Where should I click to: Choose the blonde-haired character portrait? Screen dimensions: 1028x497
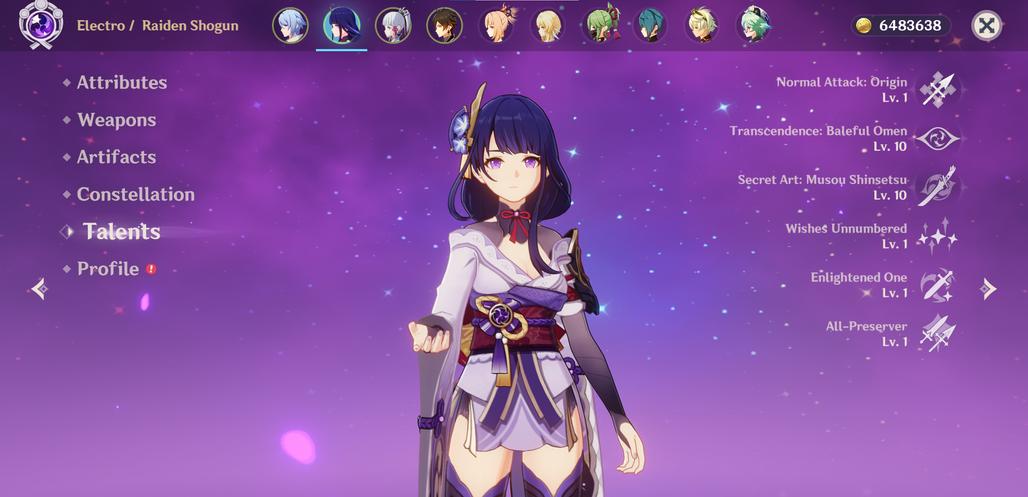548,26
